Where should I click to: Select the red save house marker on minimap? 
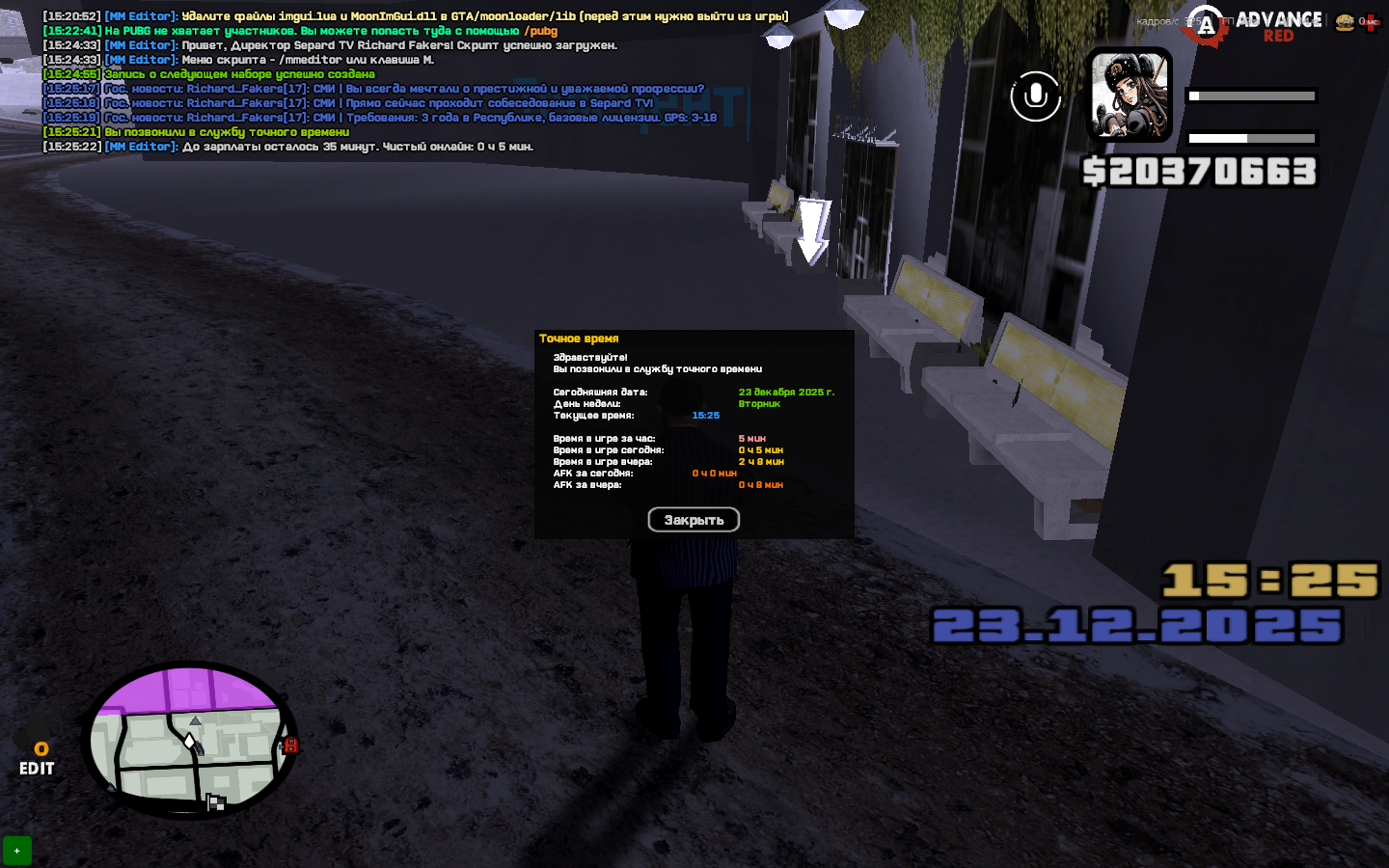click(x=290, y=745)
